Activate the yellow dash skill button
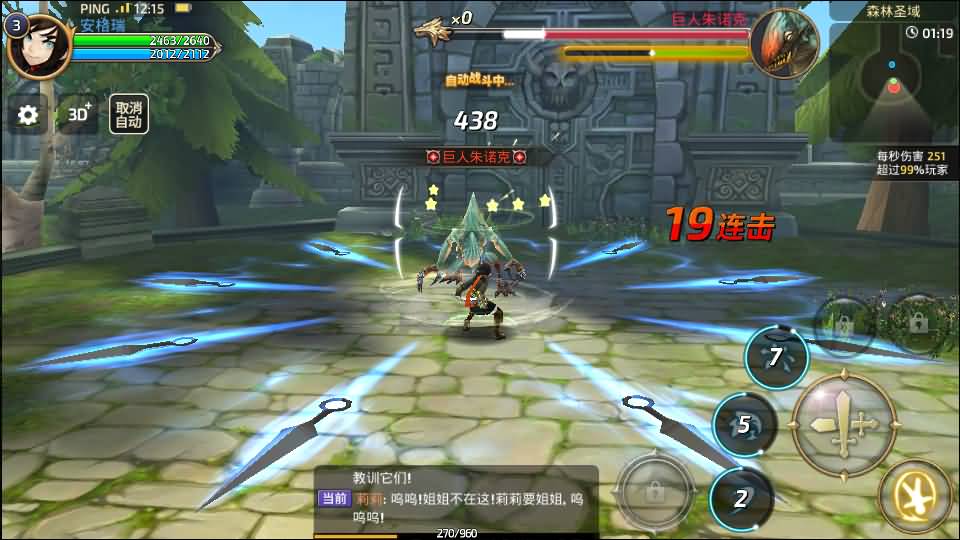Viewport: 960px width, 540px height. tap(914, 495)
